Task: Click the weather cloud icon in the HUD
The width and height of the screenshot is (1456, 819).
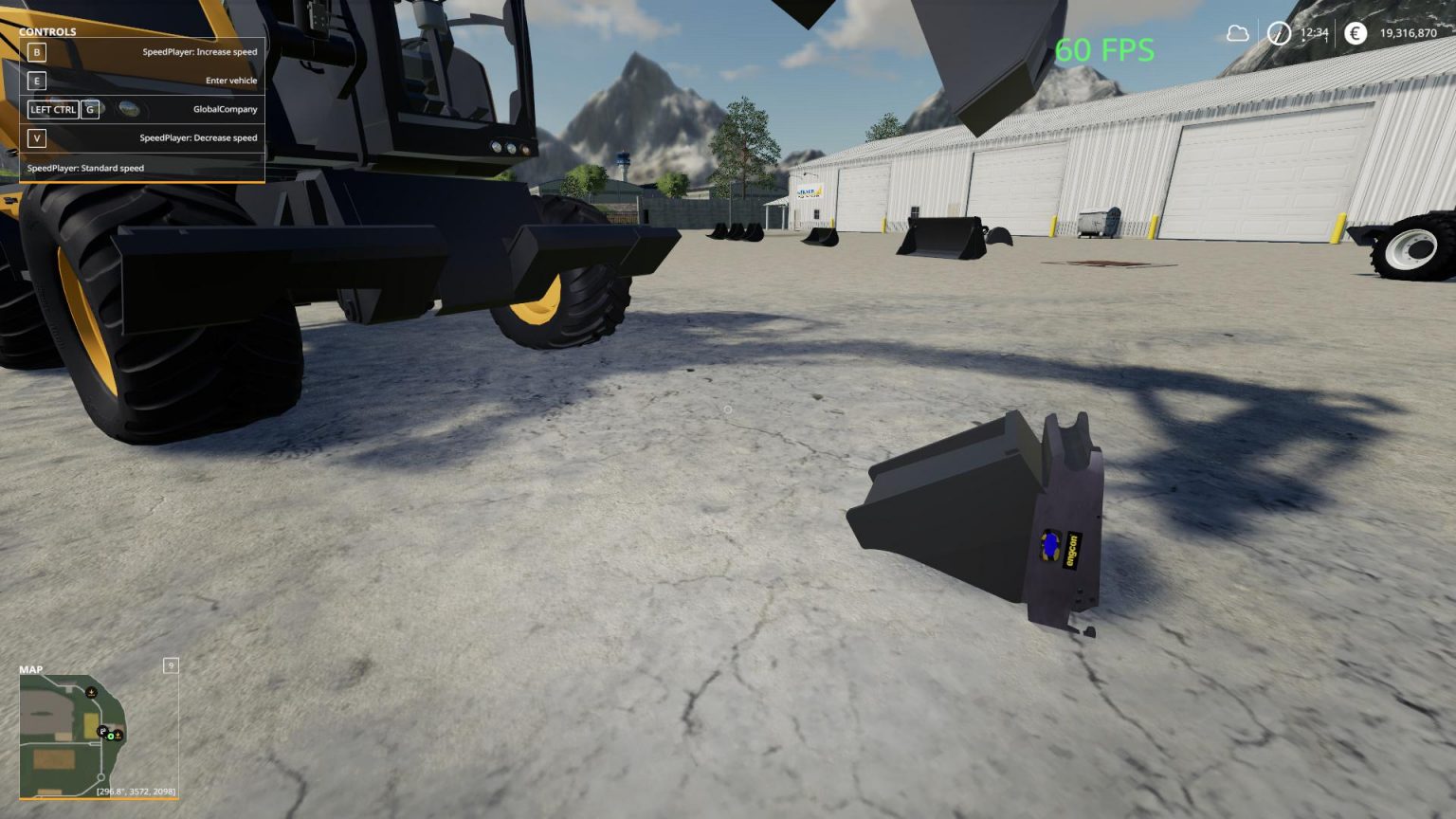Action: [1238, 33]
